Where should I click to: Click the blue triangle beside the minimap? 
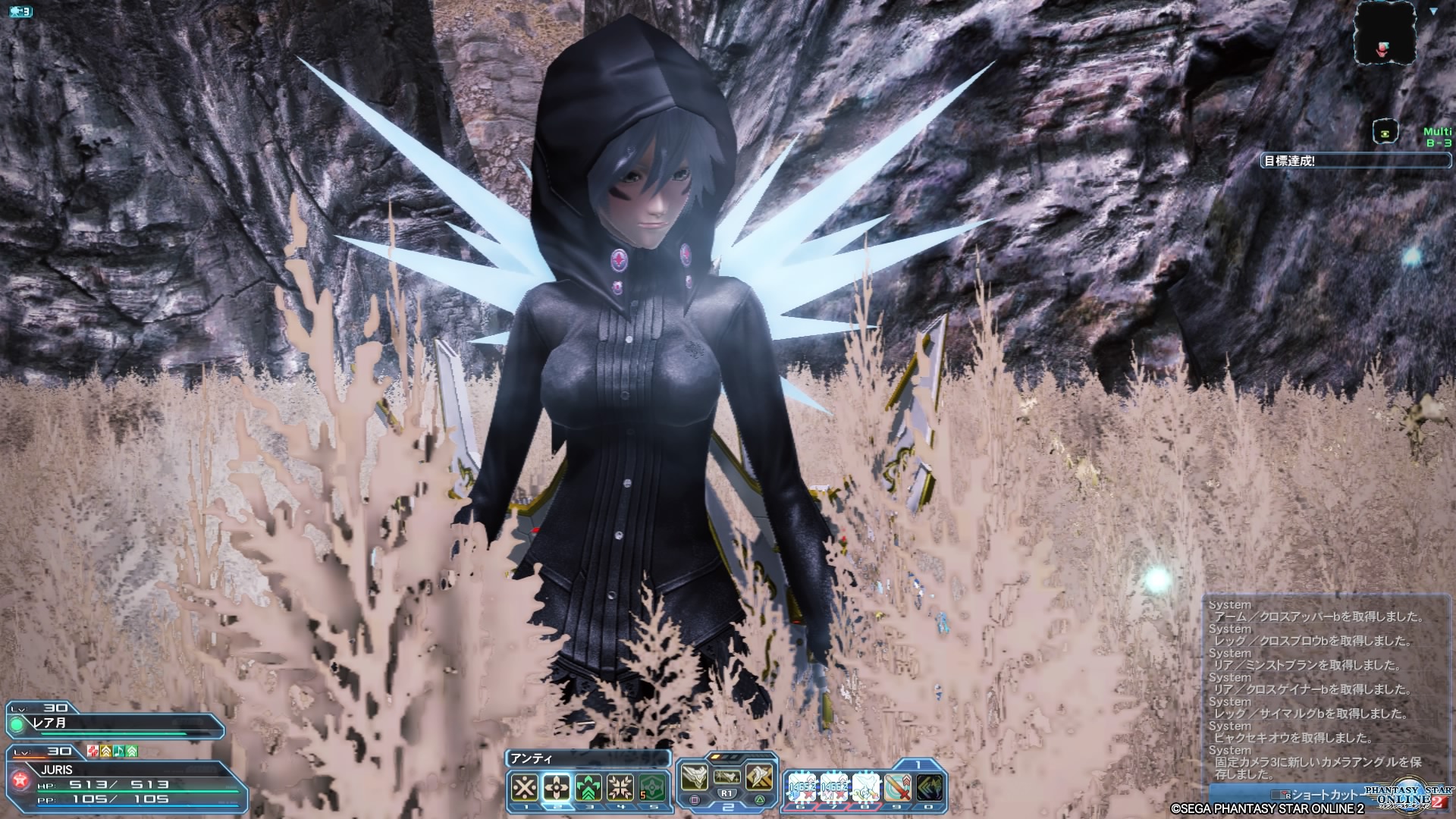(1434, 11)
